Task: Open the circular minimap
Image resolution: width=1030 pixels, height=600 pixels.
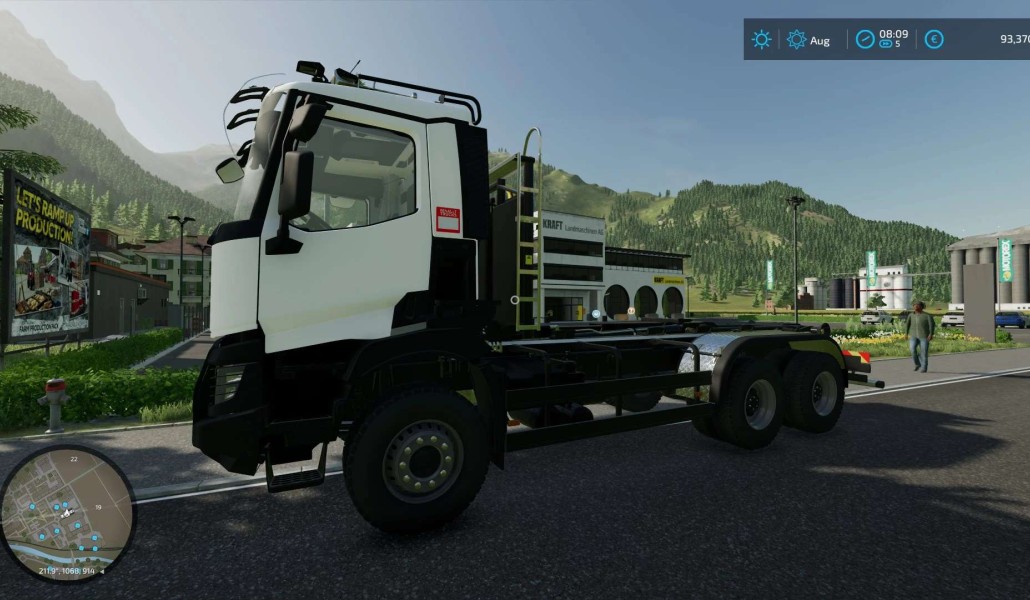Action: [x=67, y=514]
